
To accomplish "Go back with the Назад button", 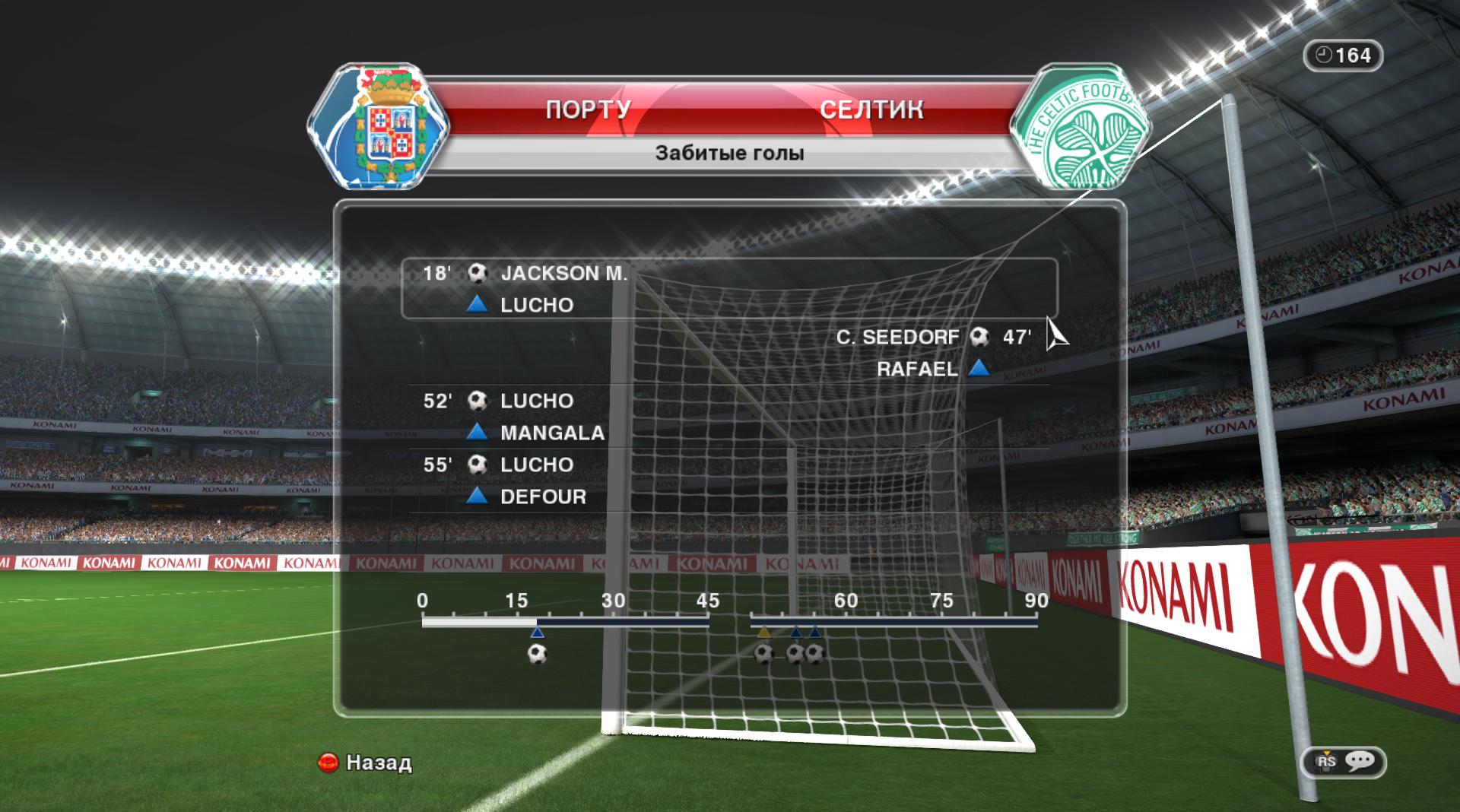I will (x=365, y=762).
